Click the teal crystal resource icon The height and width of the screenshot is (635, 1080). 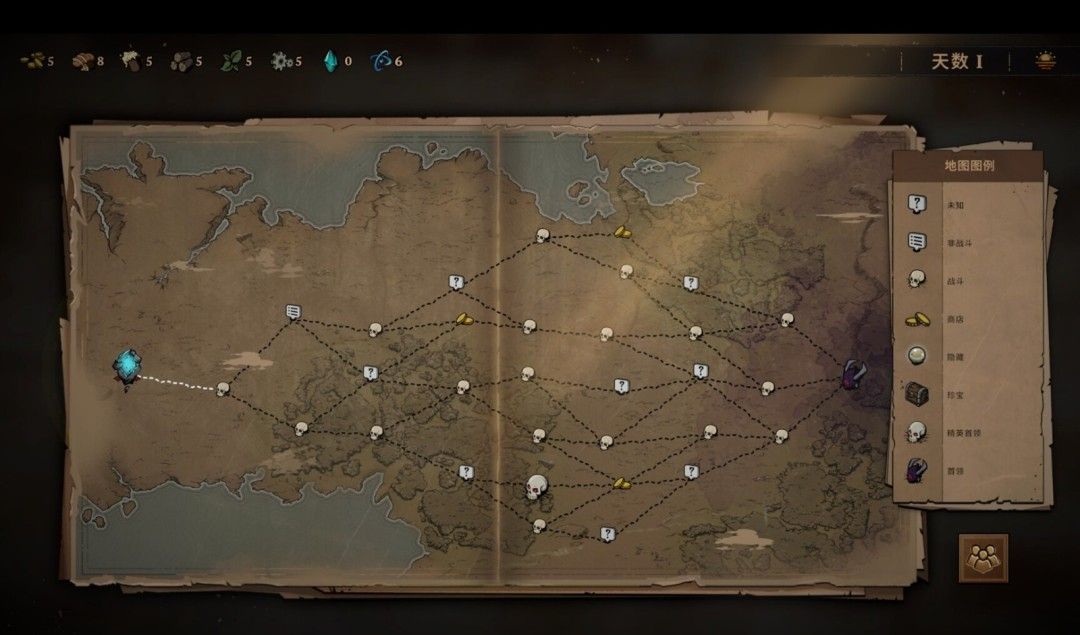[330, 61]
